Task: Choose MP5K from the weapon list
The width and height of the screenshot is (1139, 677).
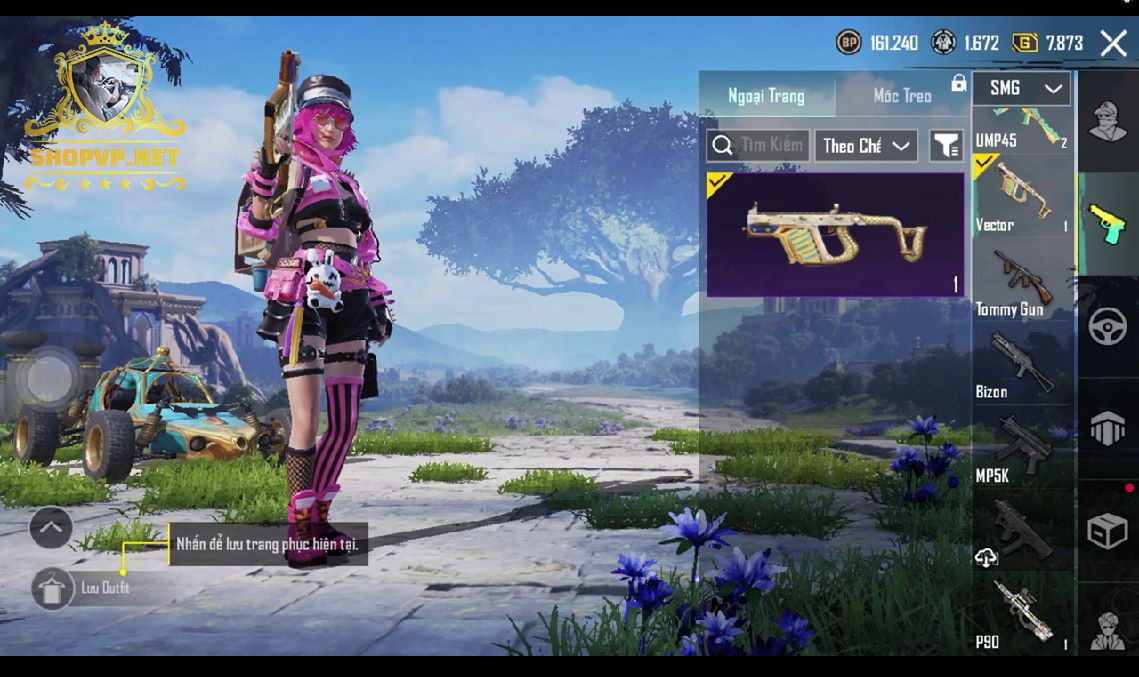Action: (x=1022, y=449)
